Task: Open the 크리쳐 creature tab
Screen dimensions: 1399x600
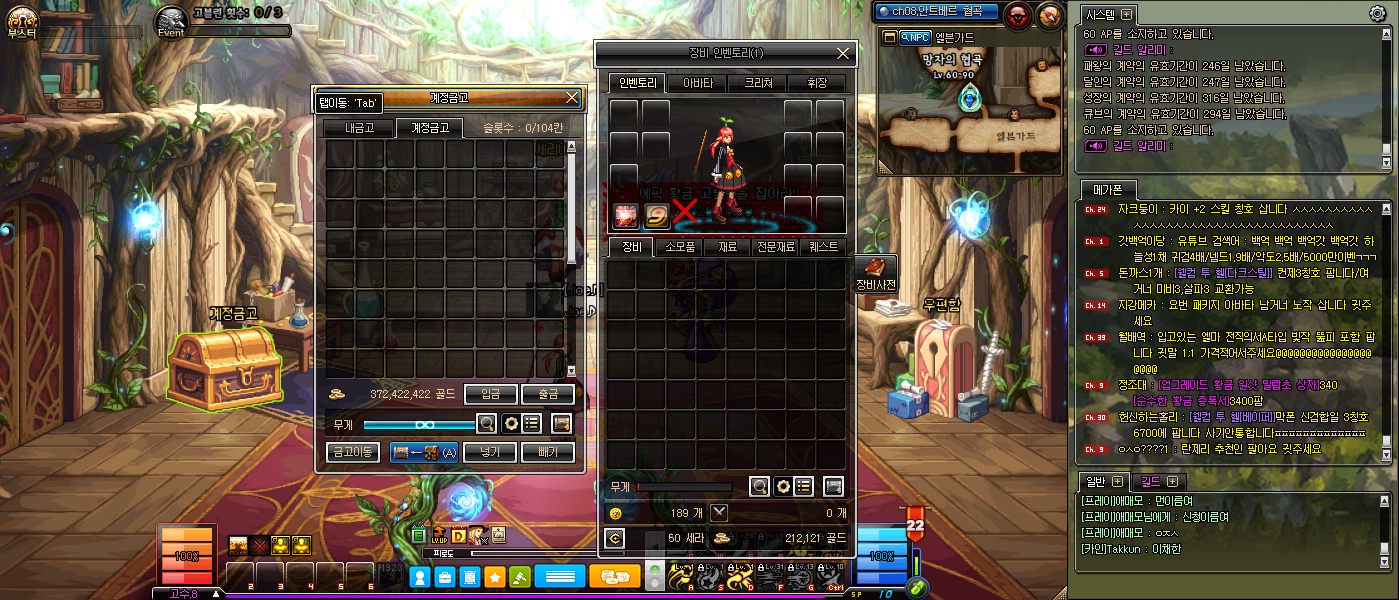Action: point(757,83)
